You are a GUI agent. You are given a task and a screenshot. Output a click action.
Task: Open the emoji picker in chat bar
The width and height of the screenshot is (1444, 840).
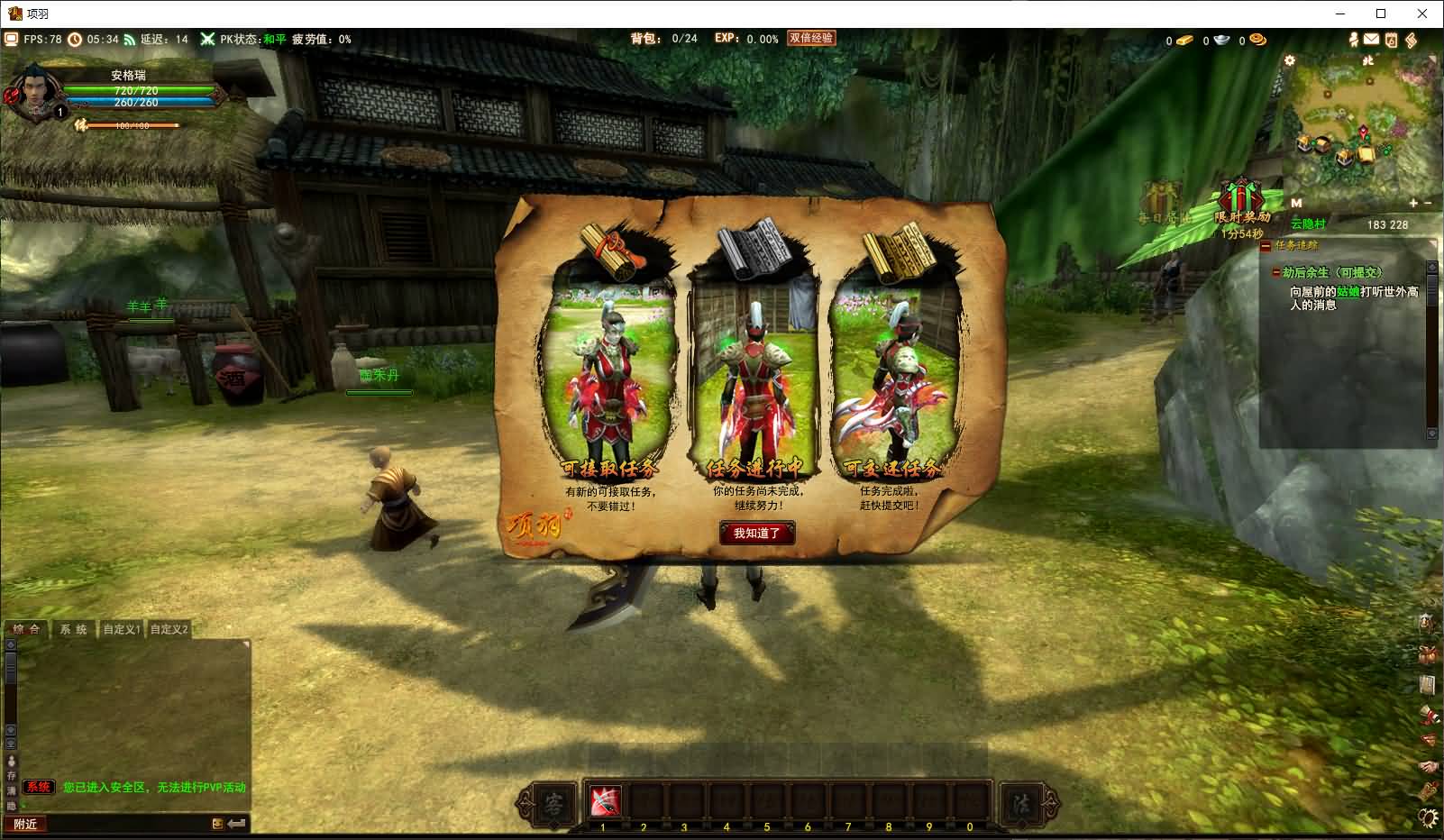point(217,824)
